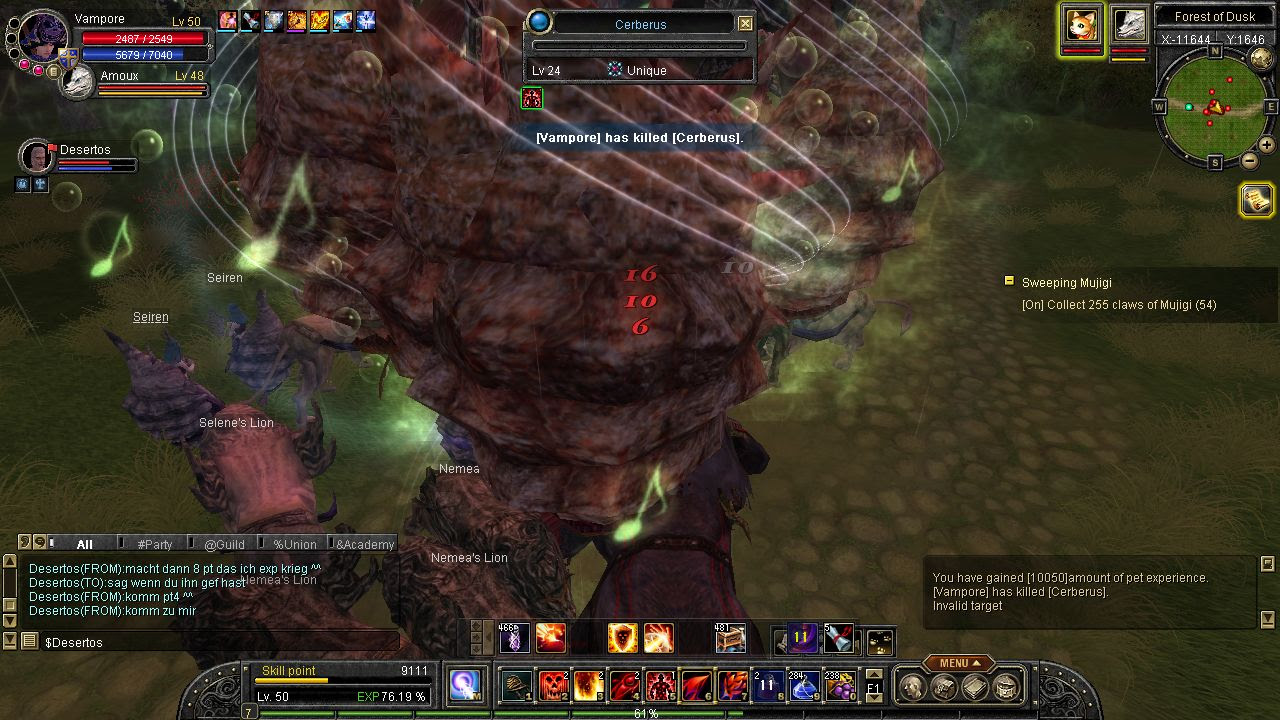Zoom out the minimap with the minus button
1280x720 pixels.
[x=1250, y=161]
